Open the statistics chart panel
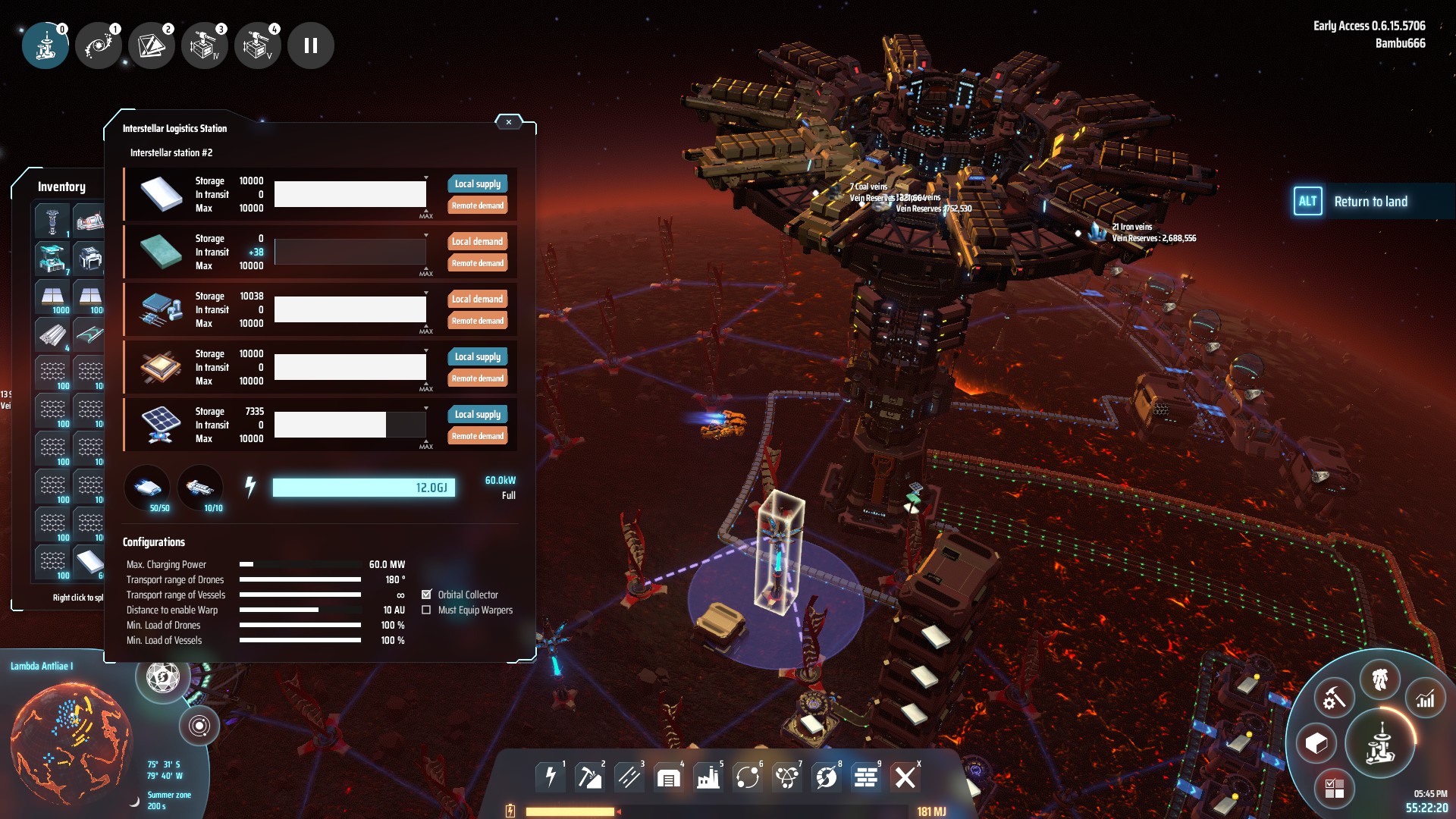 [1426, 698]
